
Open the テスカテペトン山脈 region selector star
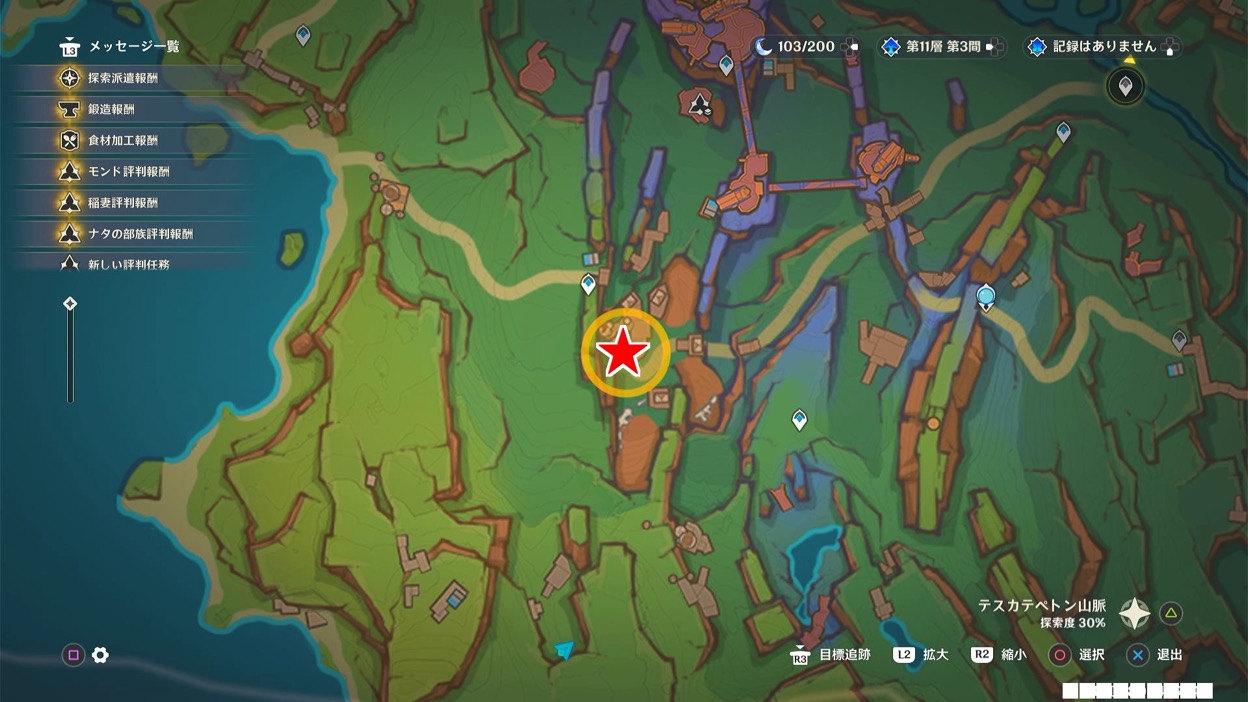[x=1134, y=613]
